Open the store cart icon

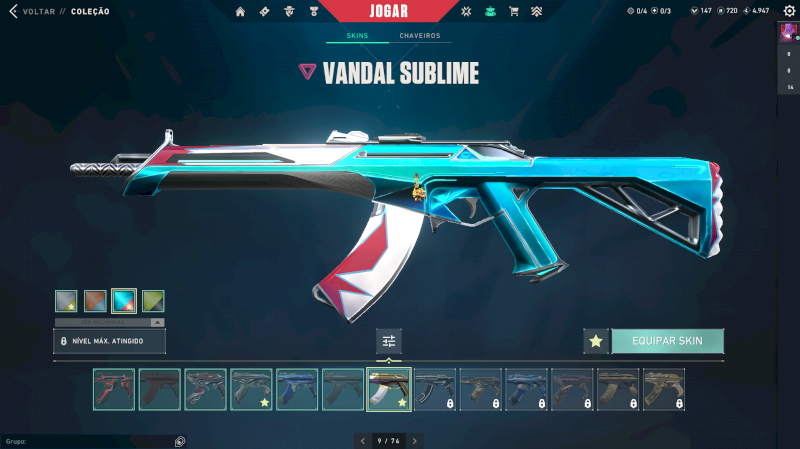click(x=514, y=12)
